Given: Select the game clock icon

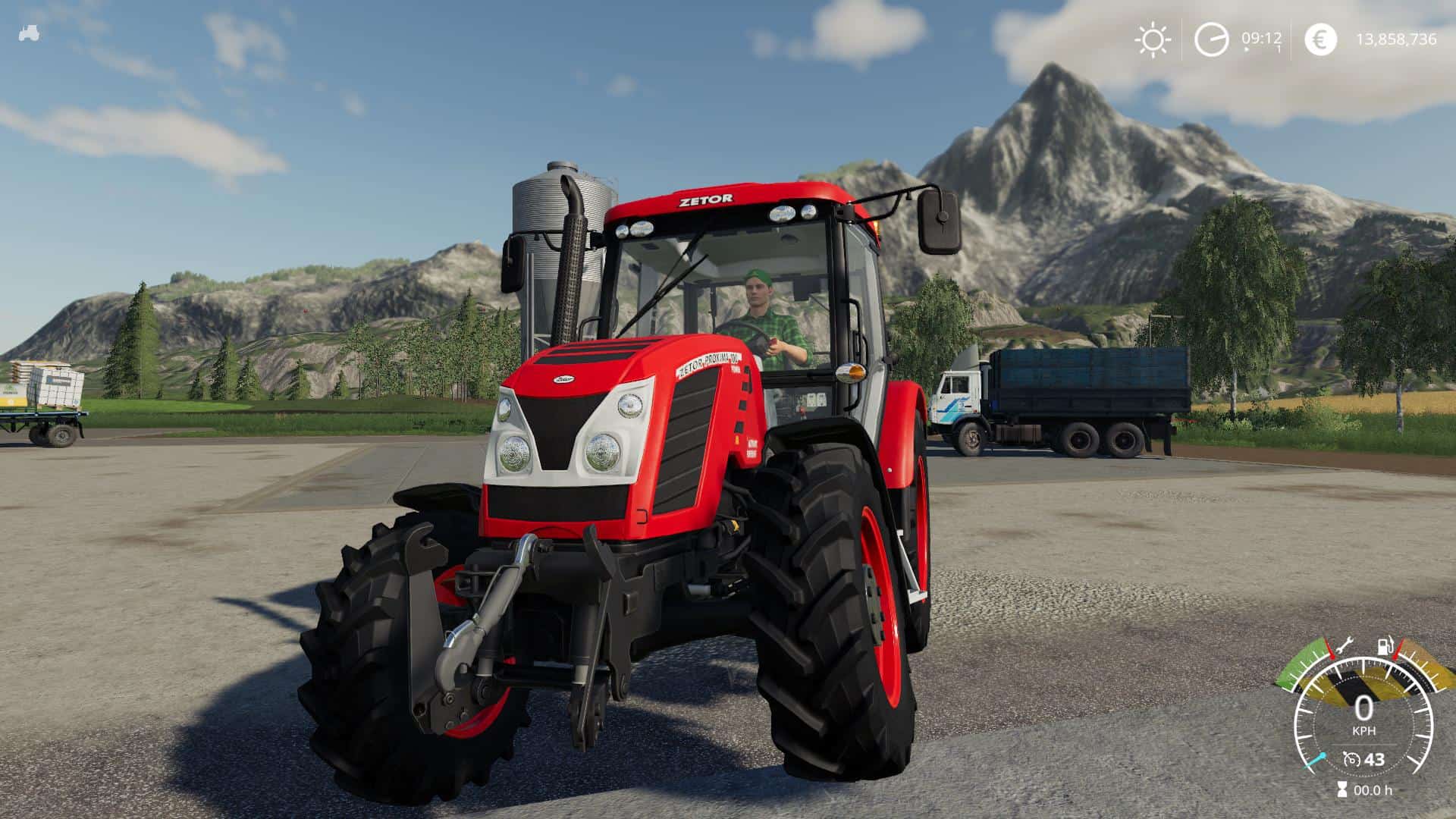Looking at the screenshot, I should 1211,39.
